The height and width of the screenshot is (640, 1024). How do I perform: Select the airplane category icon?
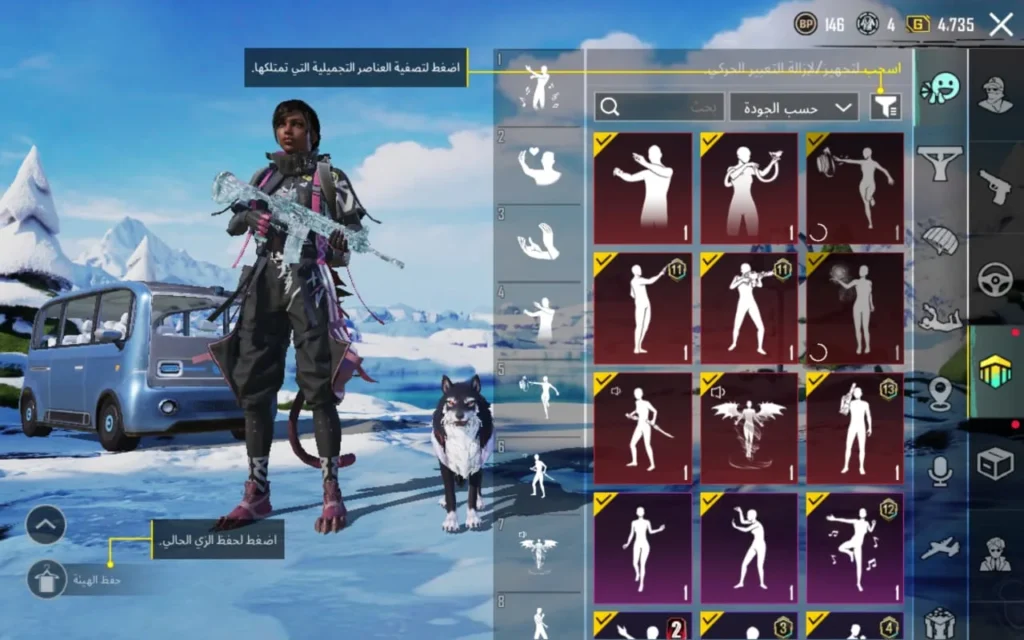(940, 548)
